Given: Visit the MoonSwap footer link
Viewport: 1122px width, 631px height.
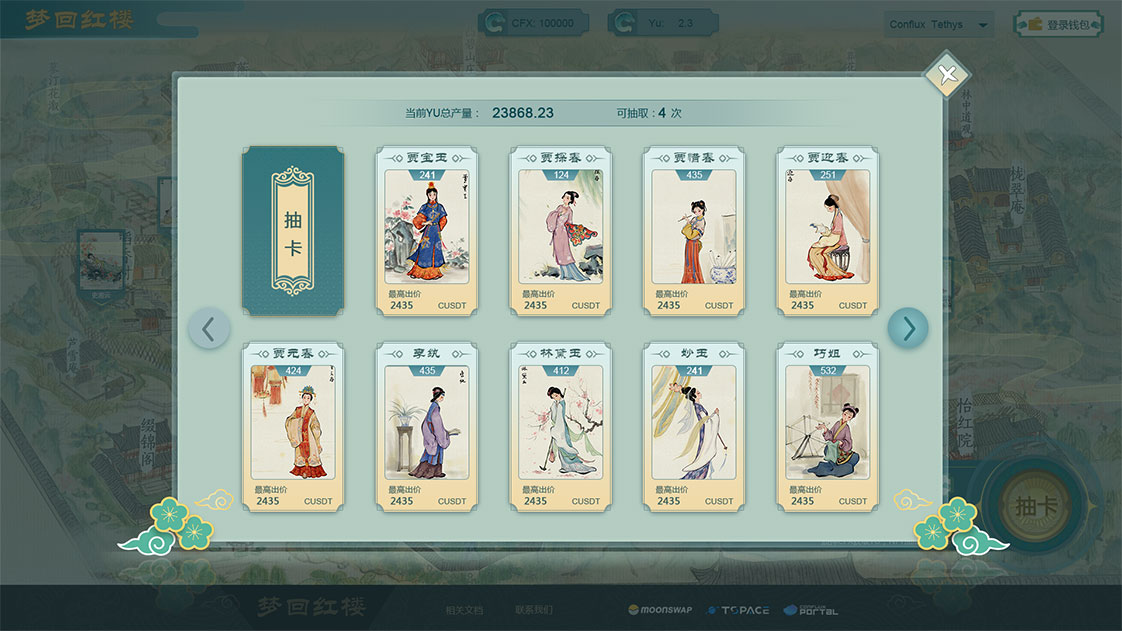Looking at the screenshot, I should (x=660, y=609).
